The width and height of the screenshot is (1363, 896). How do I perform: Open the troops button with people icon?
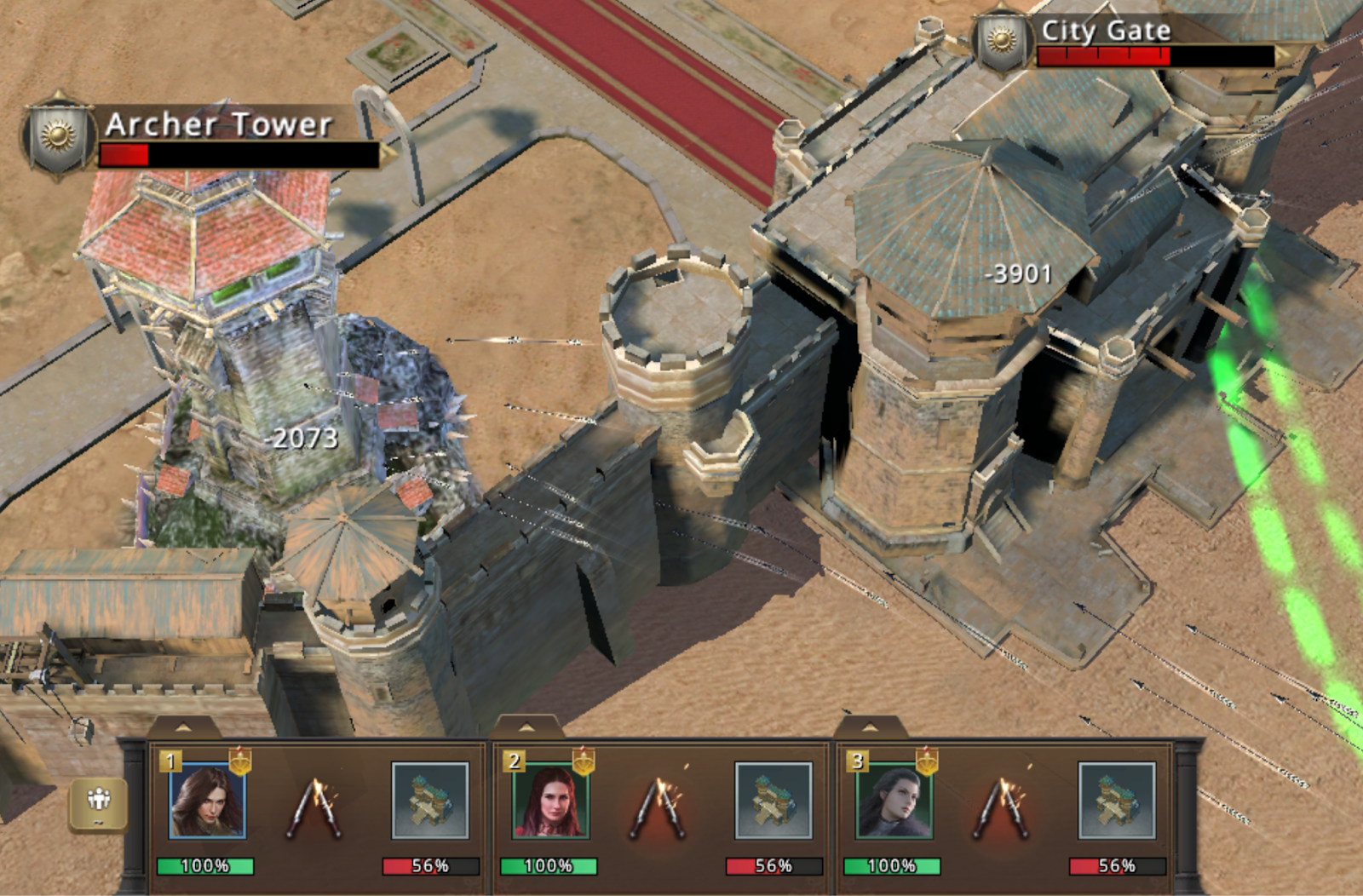[99, 802]
